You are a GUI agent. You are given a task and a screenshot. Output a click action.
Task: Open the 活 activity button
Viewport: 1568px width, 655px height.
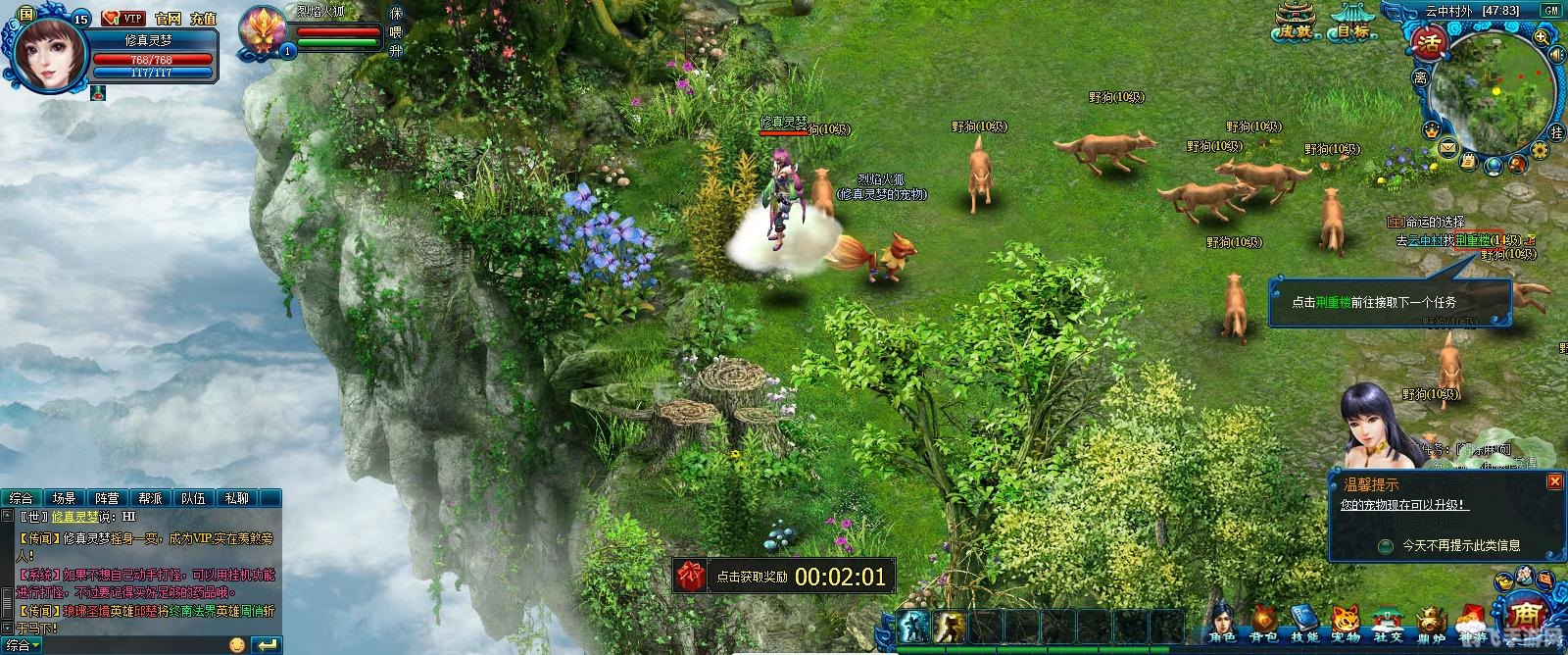pos(1429,43)
